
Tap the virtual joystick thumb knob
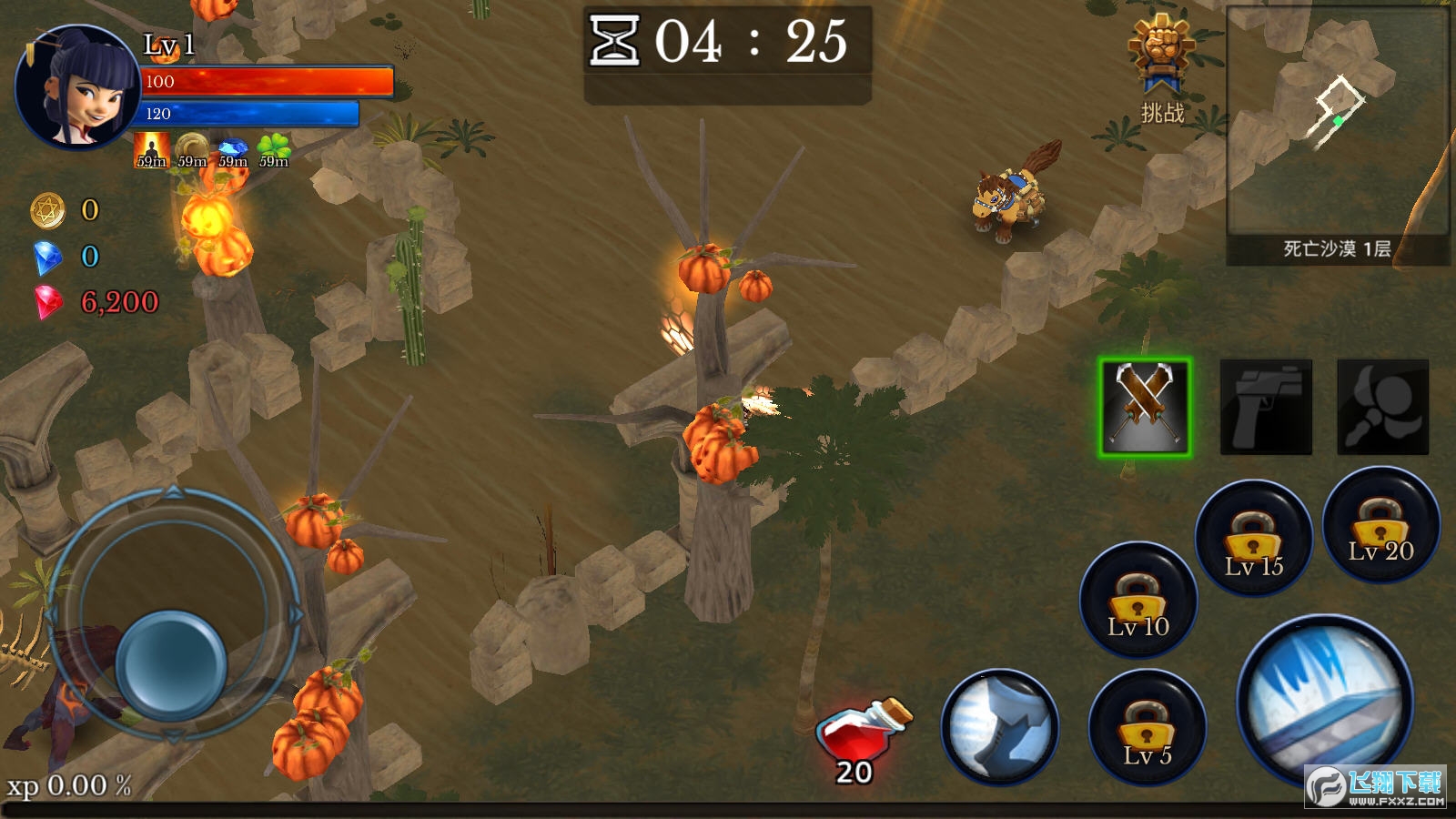pyautogui.click(x=170, y=663)
